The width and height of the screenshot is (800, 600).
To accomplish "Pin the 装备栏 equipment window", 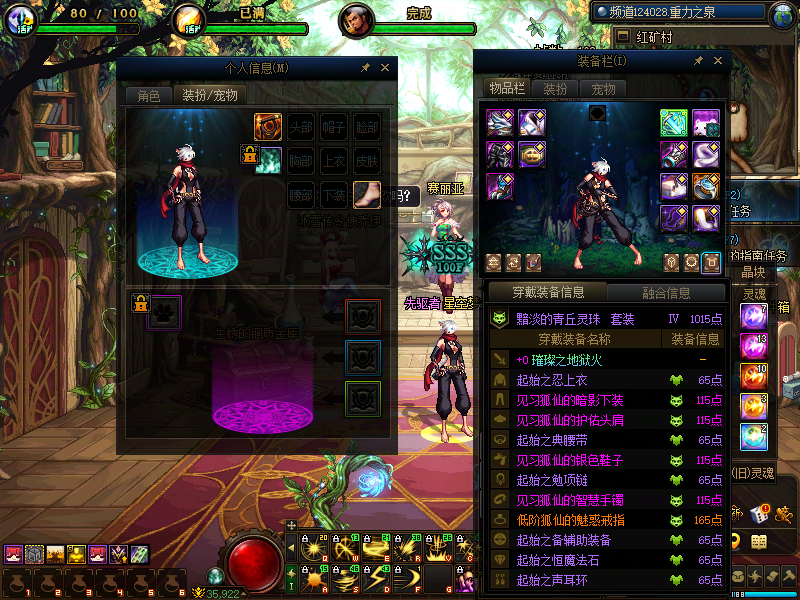I will click(x=698, y=61).
